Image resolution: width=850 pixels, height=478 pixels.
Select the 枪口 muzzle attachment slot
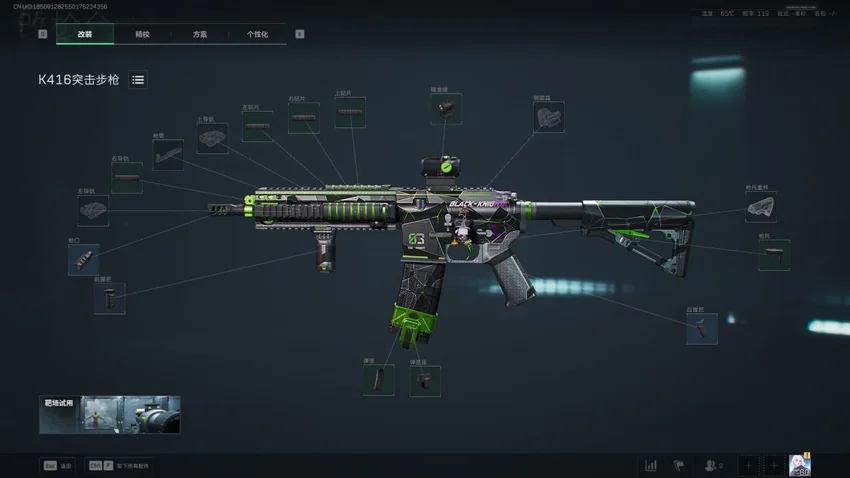(83, 260)
